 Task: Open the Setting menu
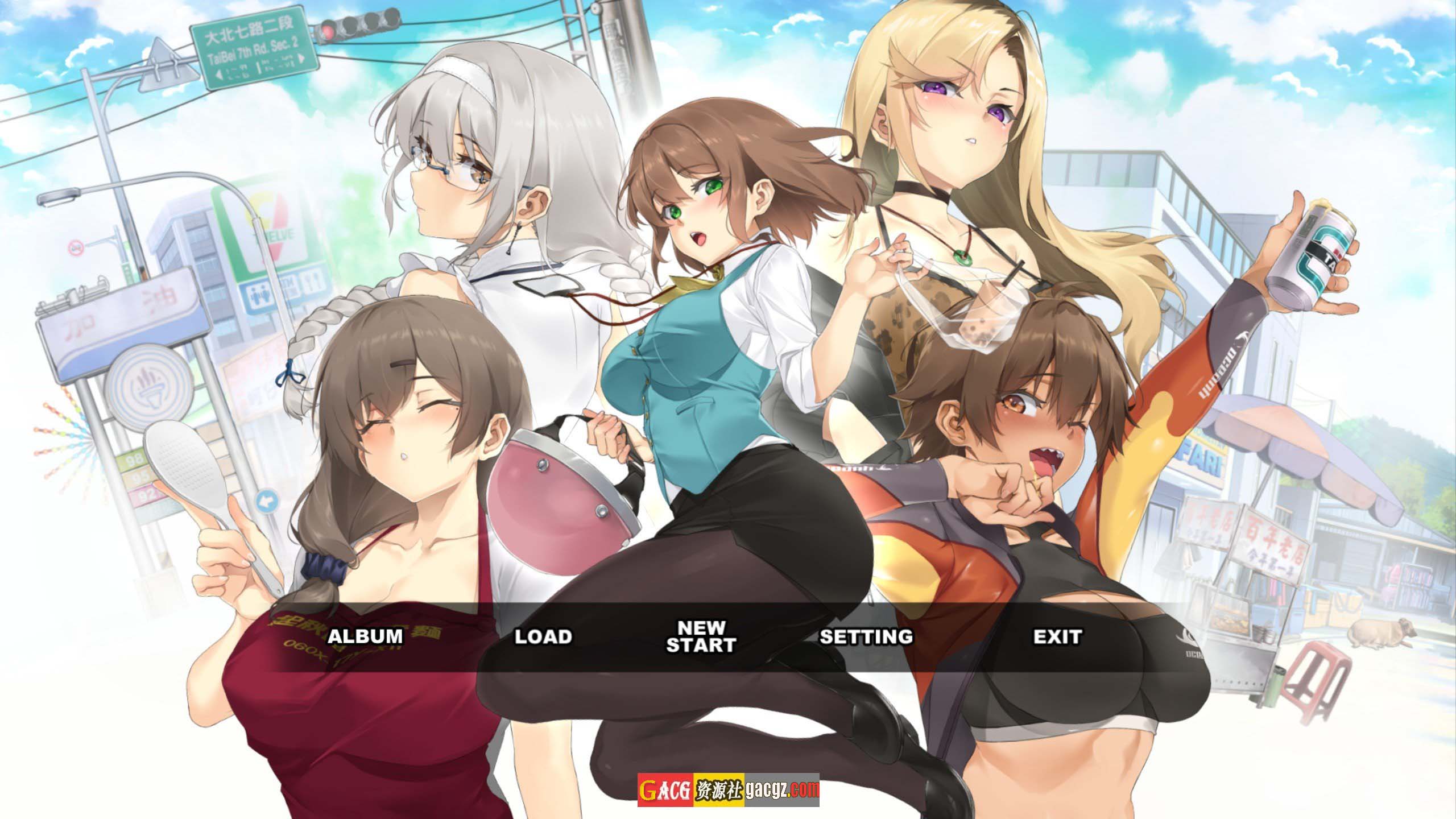pos(866,636)
